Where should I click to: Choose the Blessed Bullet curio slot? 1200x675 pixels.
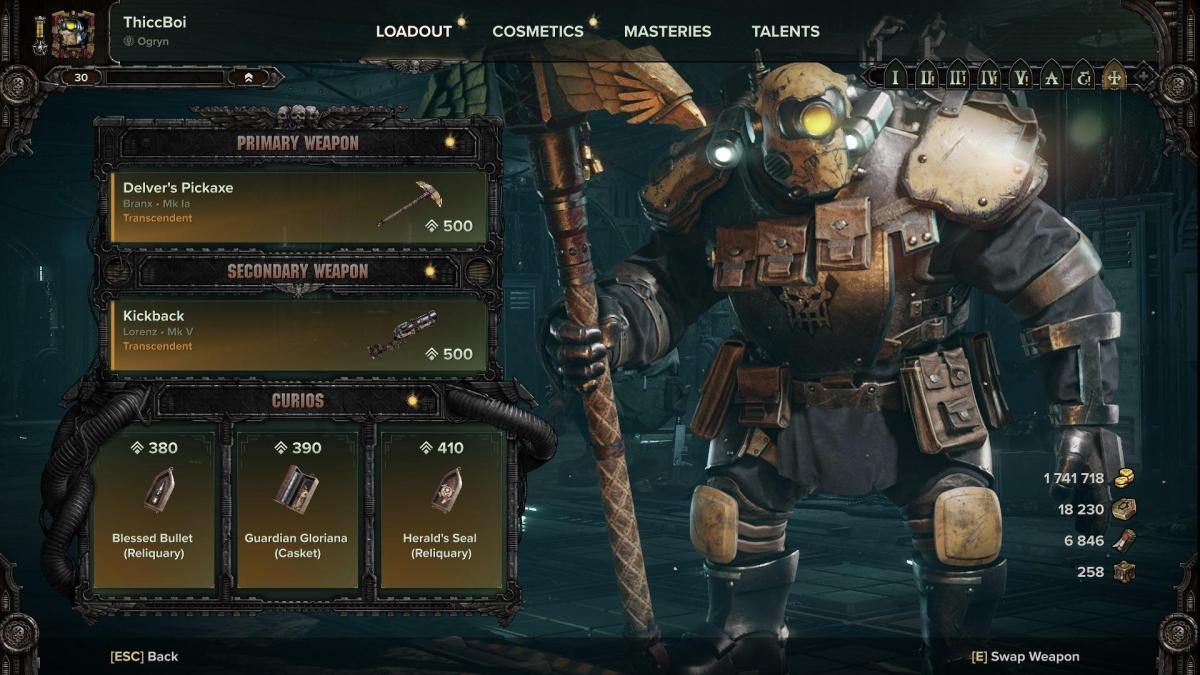pos(154,508)
